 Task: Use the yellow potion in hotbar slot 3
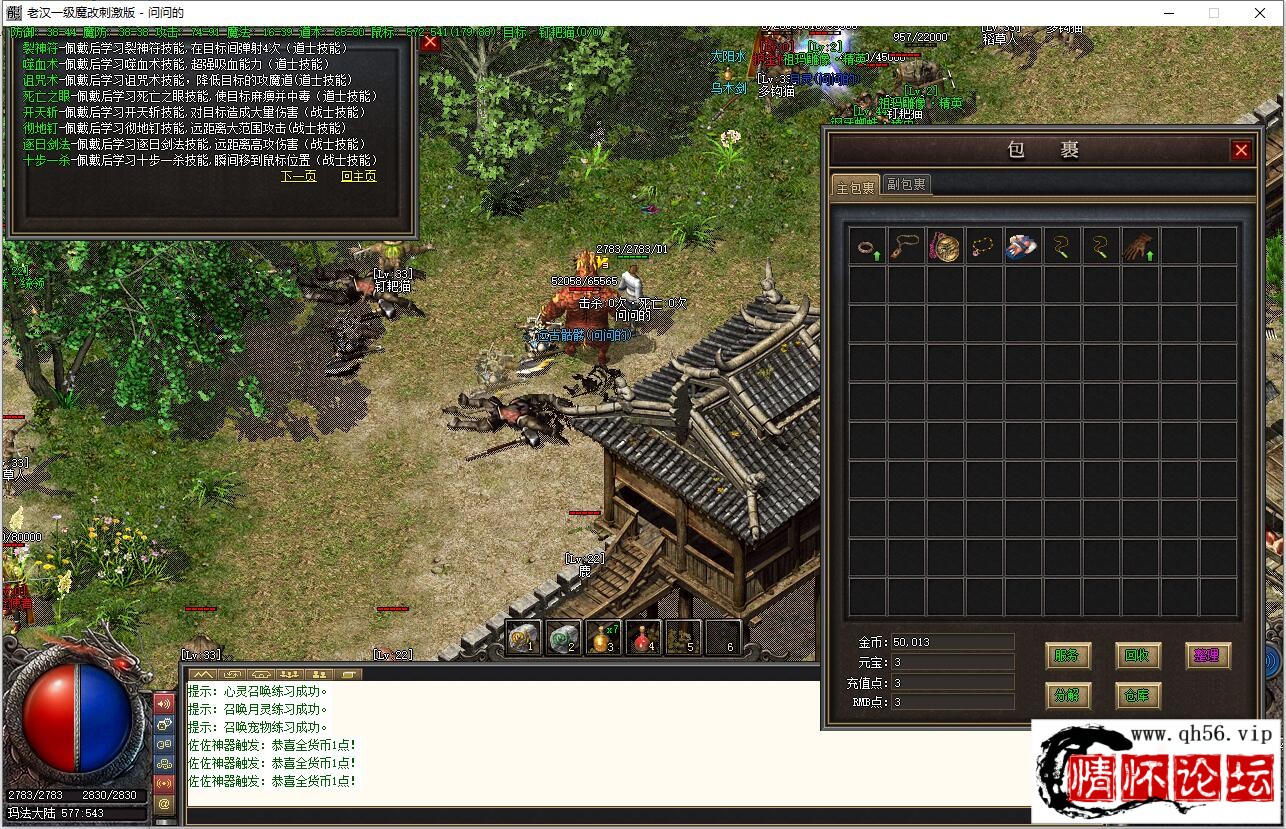(x=603, y=638)
